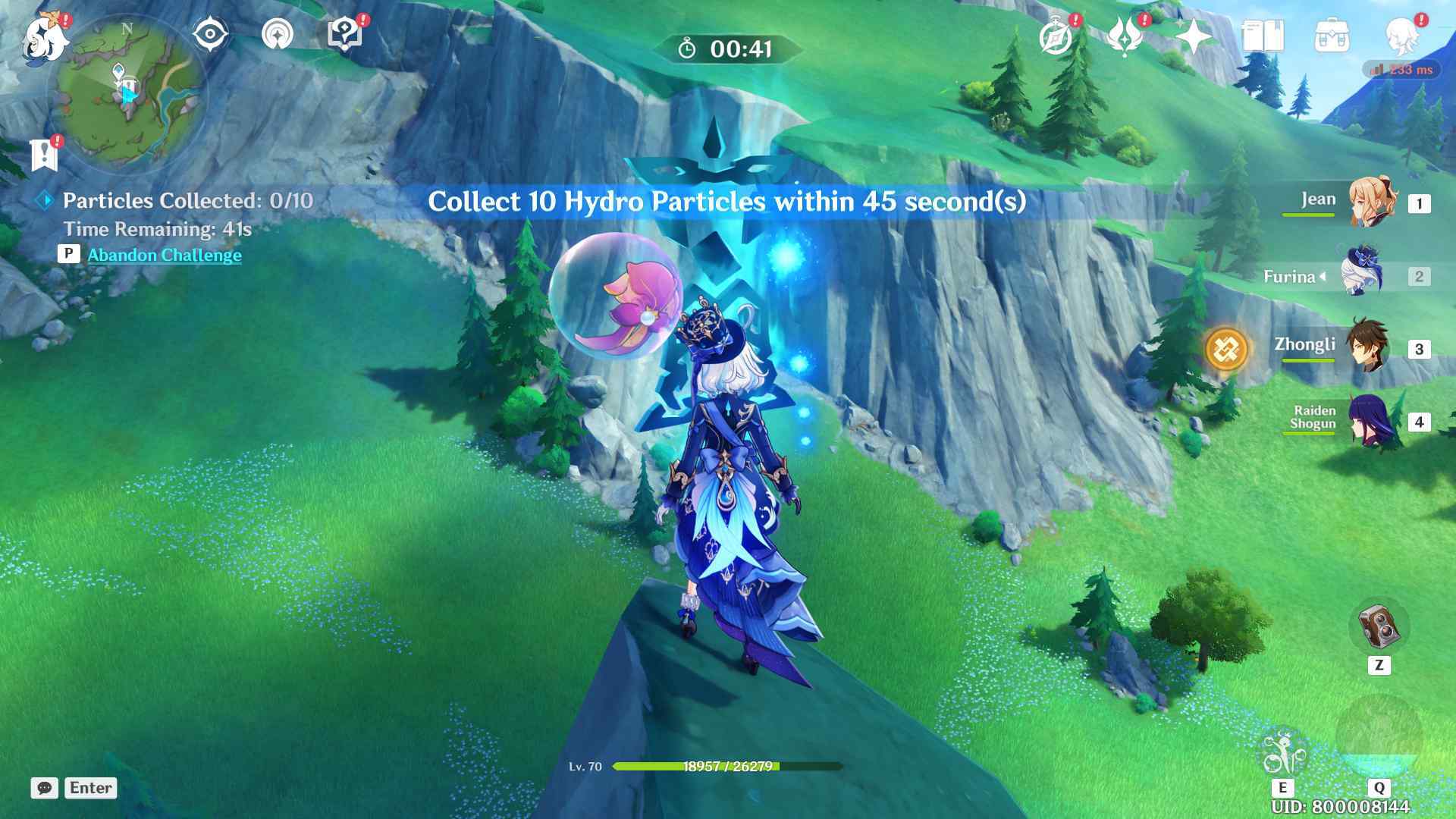The width and height of the screenshot is (1456, 819).
Task: Open the Events winged icon
Action: coord(1125,36)
